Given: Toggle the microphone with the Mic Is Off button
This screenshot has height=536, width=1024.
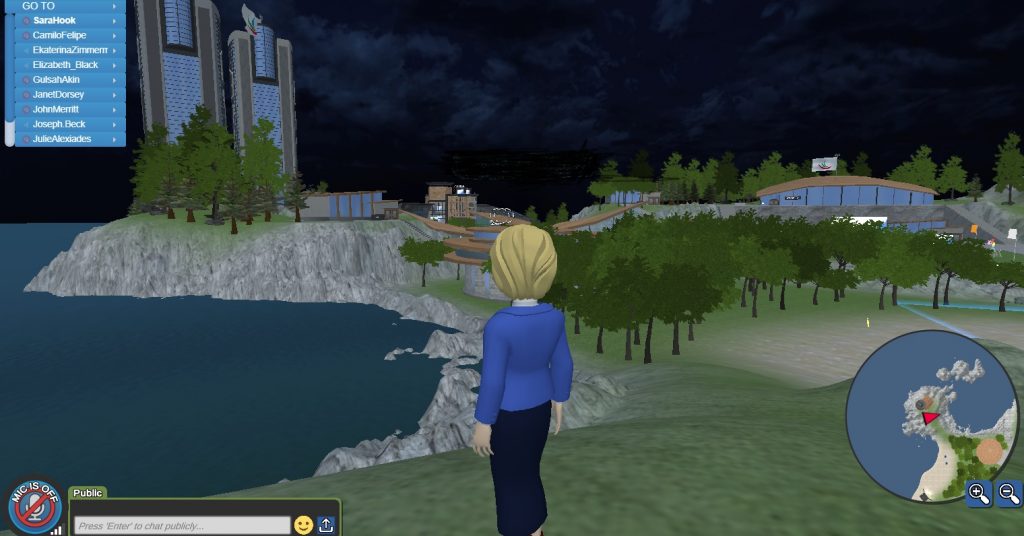Looking at the screenshot, I should [x=34, y=506].
